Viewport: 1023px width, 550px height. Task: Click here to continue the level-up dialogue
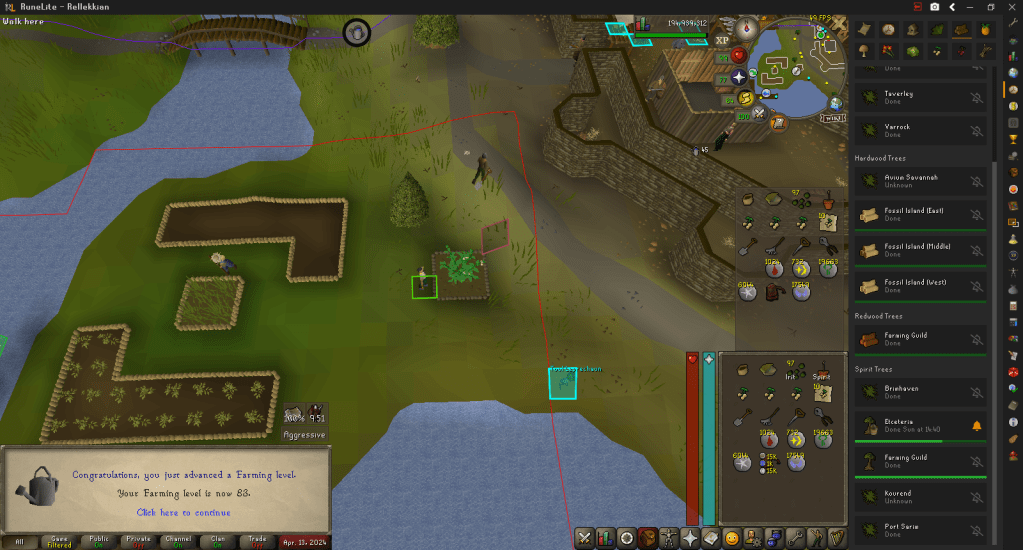pyautogui.click(x=183, y=512)
